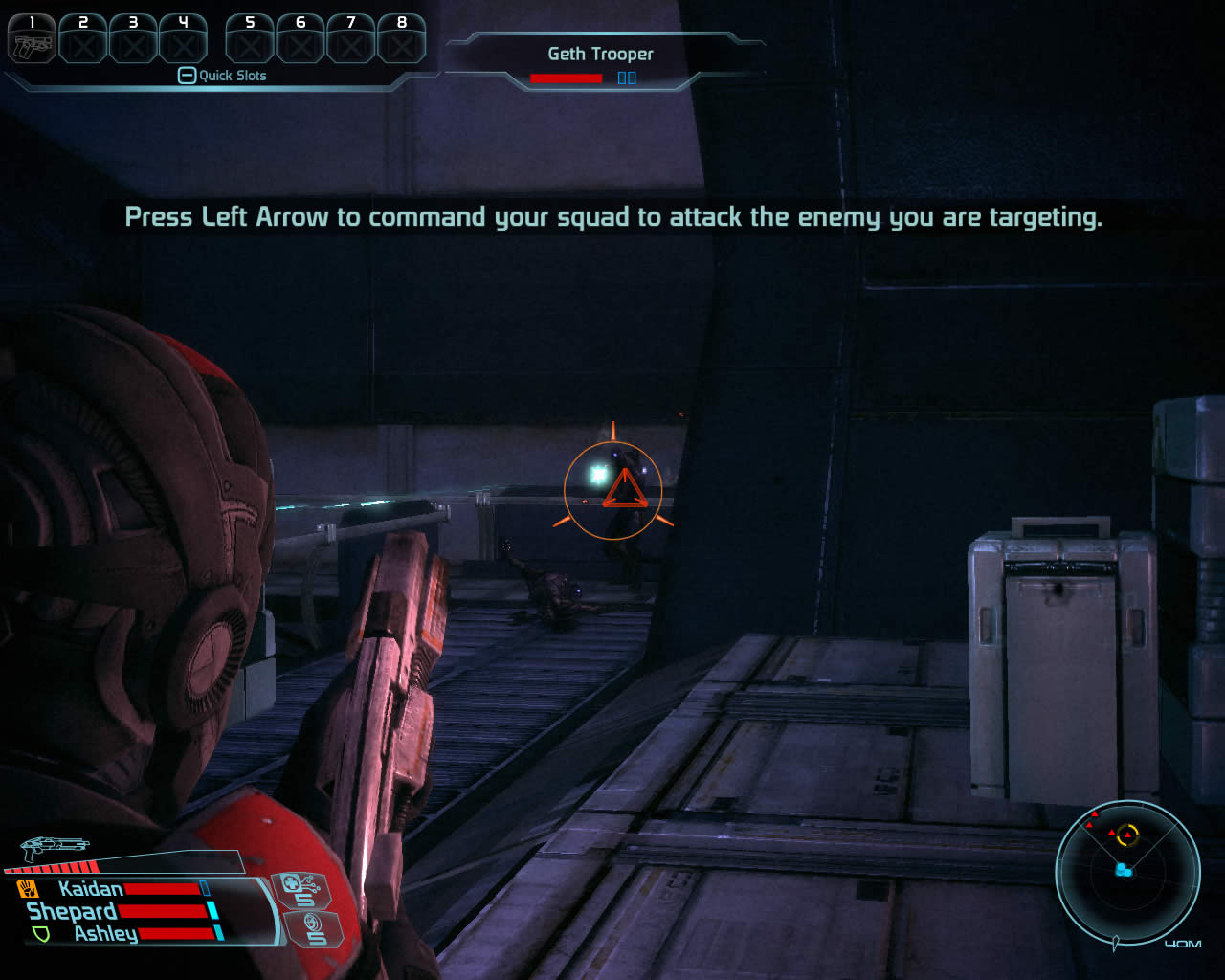Select the grenade icon showing 5
The image size is (1225, 980).
(312, 928)
